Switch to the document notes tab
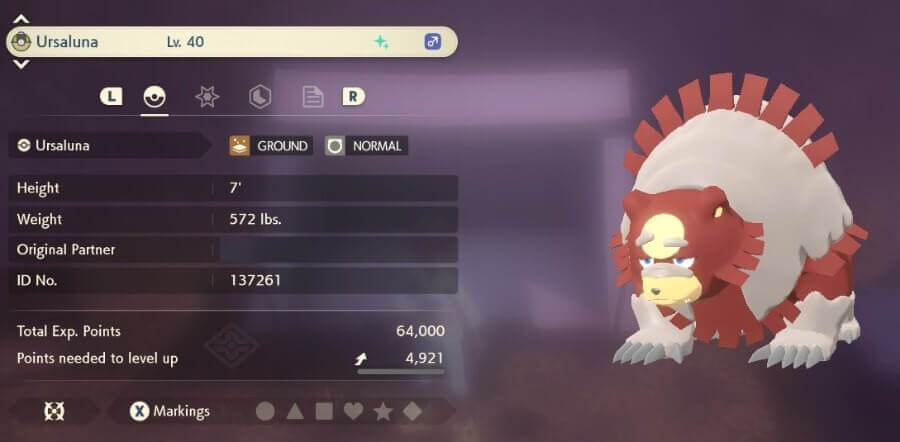This screenshot has height=442, width=900. point(313,97)
